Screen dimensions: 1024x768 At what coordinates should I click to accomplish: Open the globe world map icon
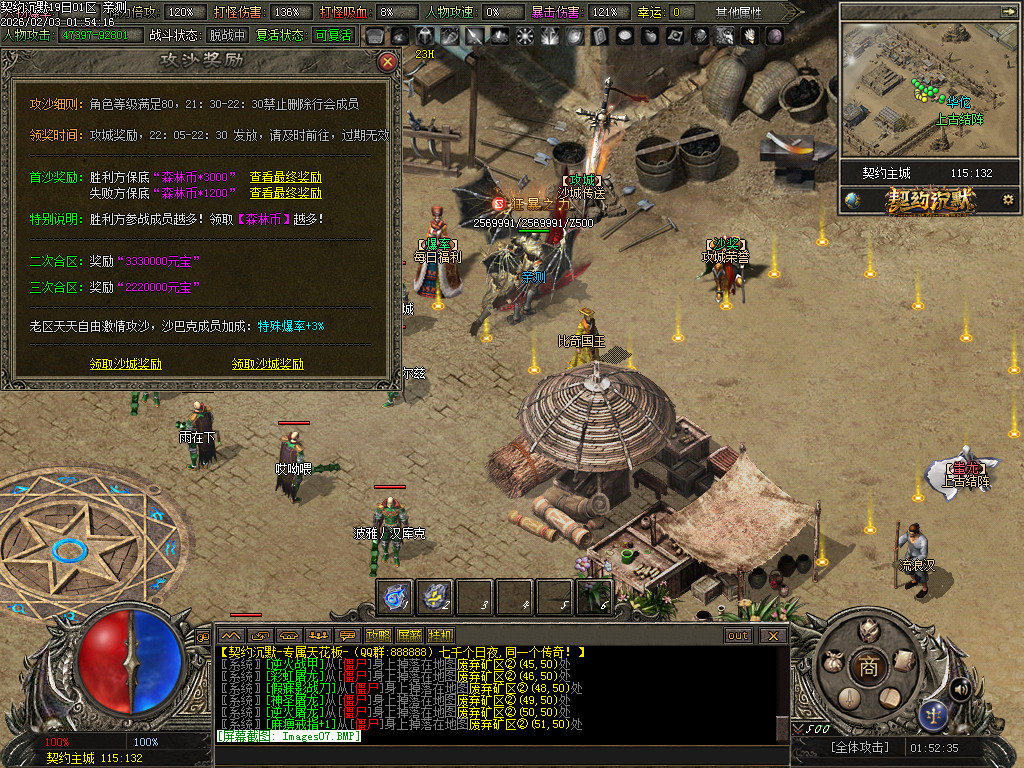(x=852, y=199)
